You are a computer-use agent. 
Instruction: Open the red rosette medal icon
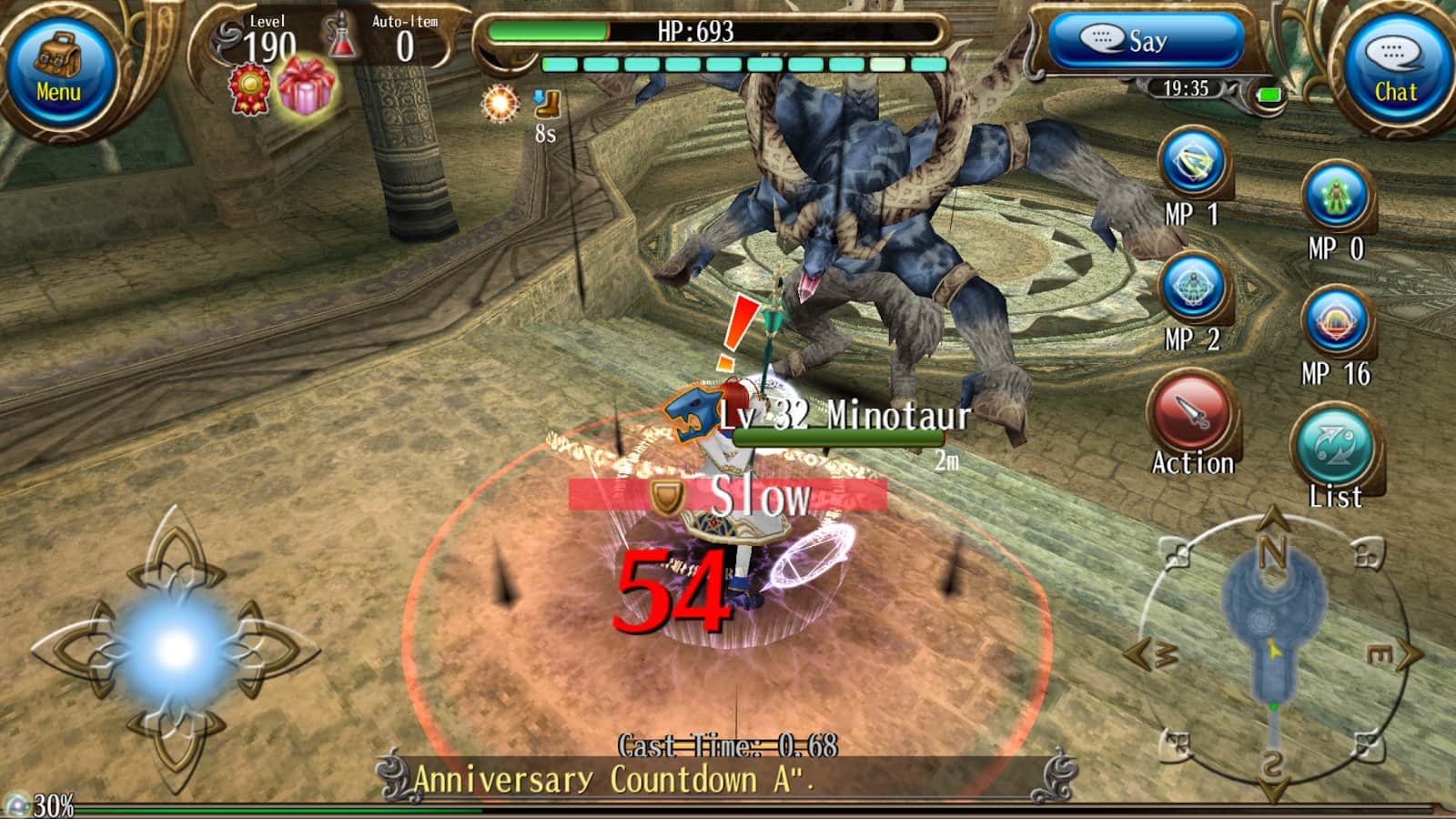[249, 90]
